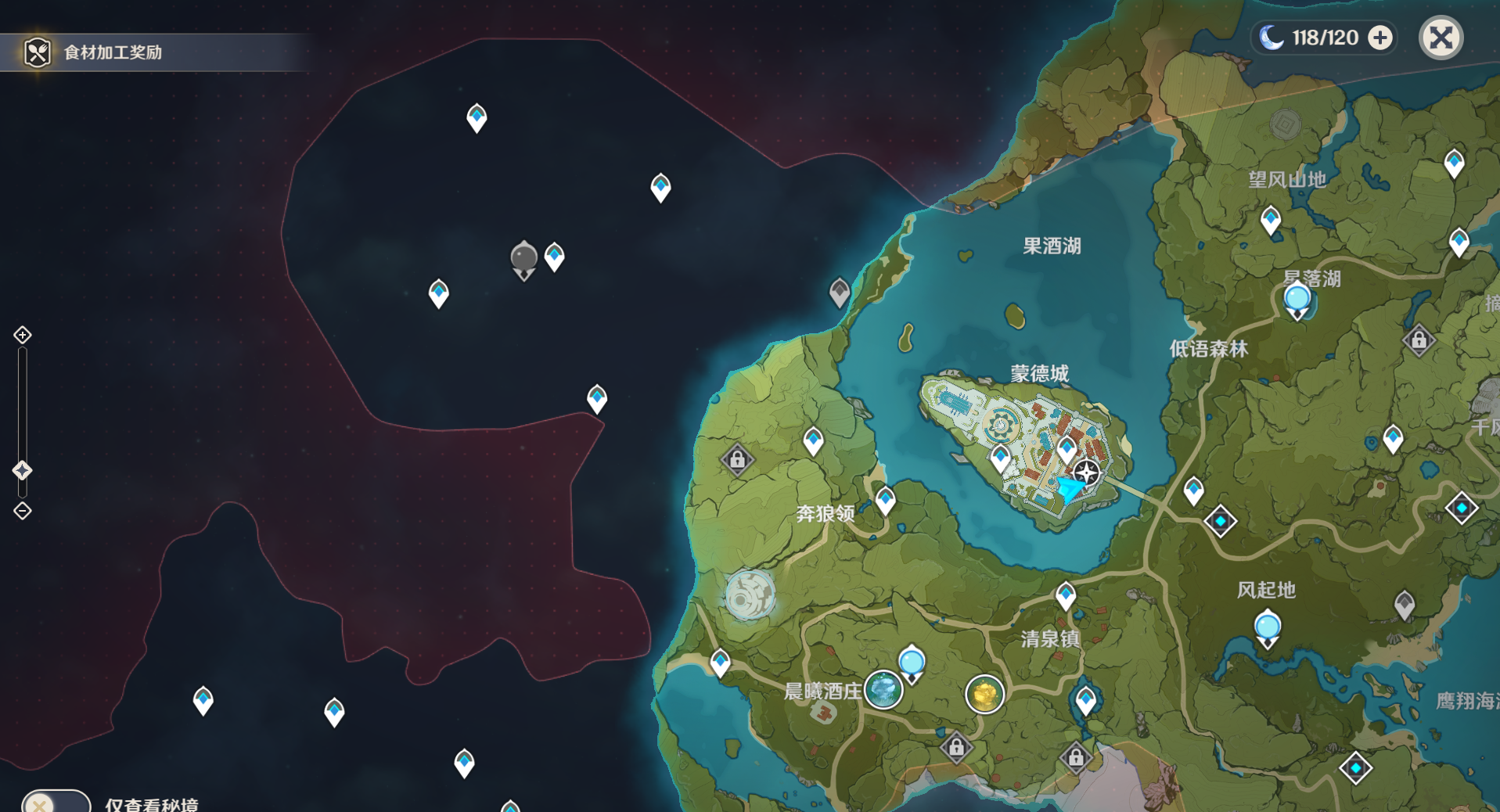Click the zoom slider's diamond handle
Image resolution: width=1500 pixels, height=812 pixels.
(23, 470)
